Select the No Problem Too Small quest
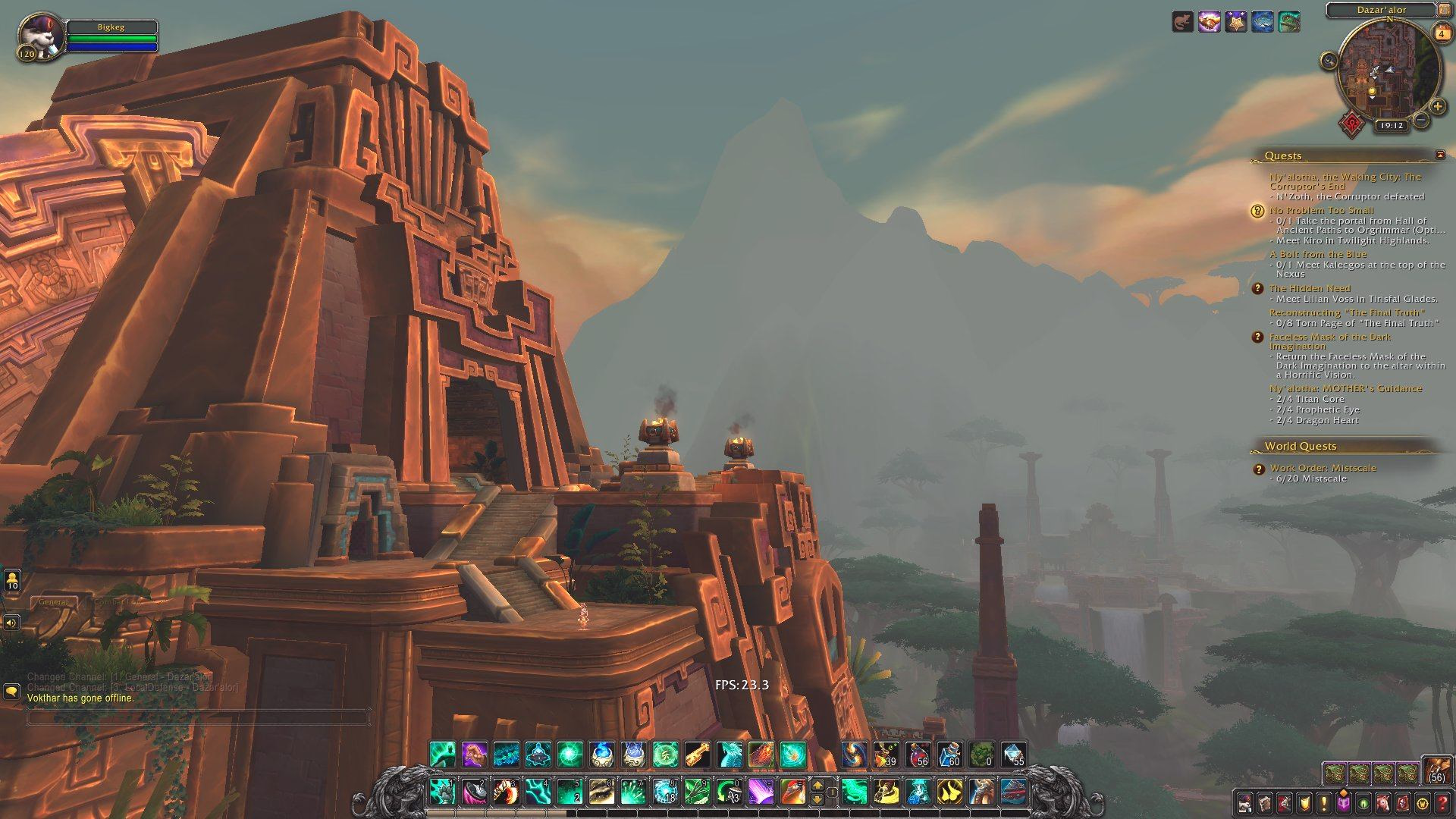1456x819 pixels. coord(1321,210)
